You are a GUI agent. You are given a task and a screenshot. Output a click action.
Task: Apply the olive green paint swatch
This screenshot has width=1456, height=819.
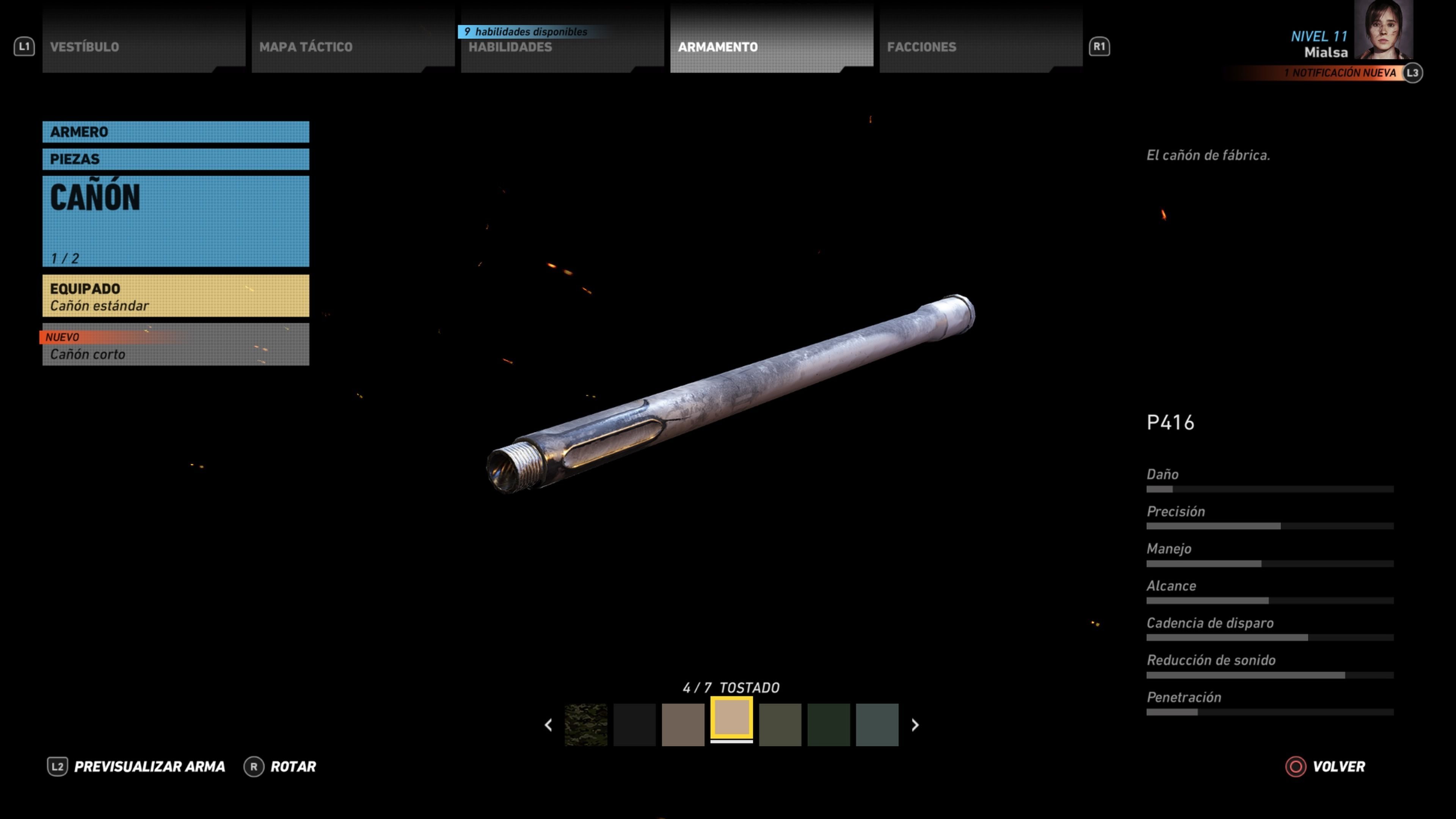pos(780,725)
